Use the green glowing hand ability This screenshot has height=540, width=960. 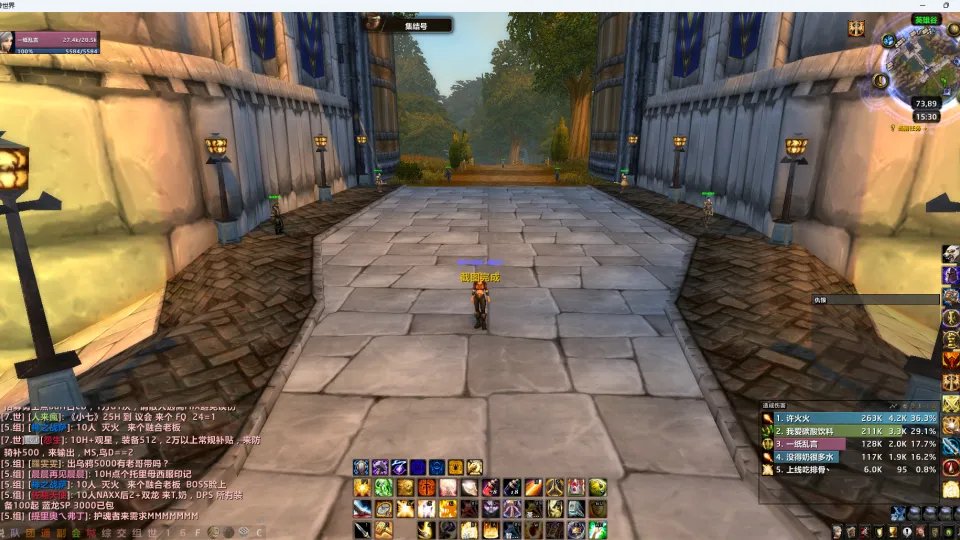click(x=598, y=529)
